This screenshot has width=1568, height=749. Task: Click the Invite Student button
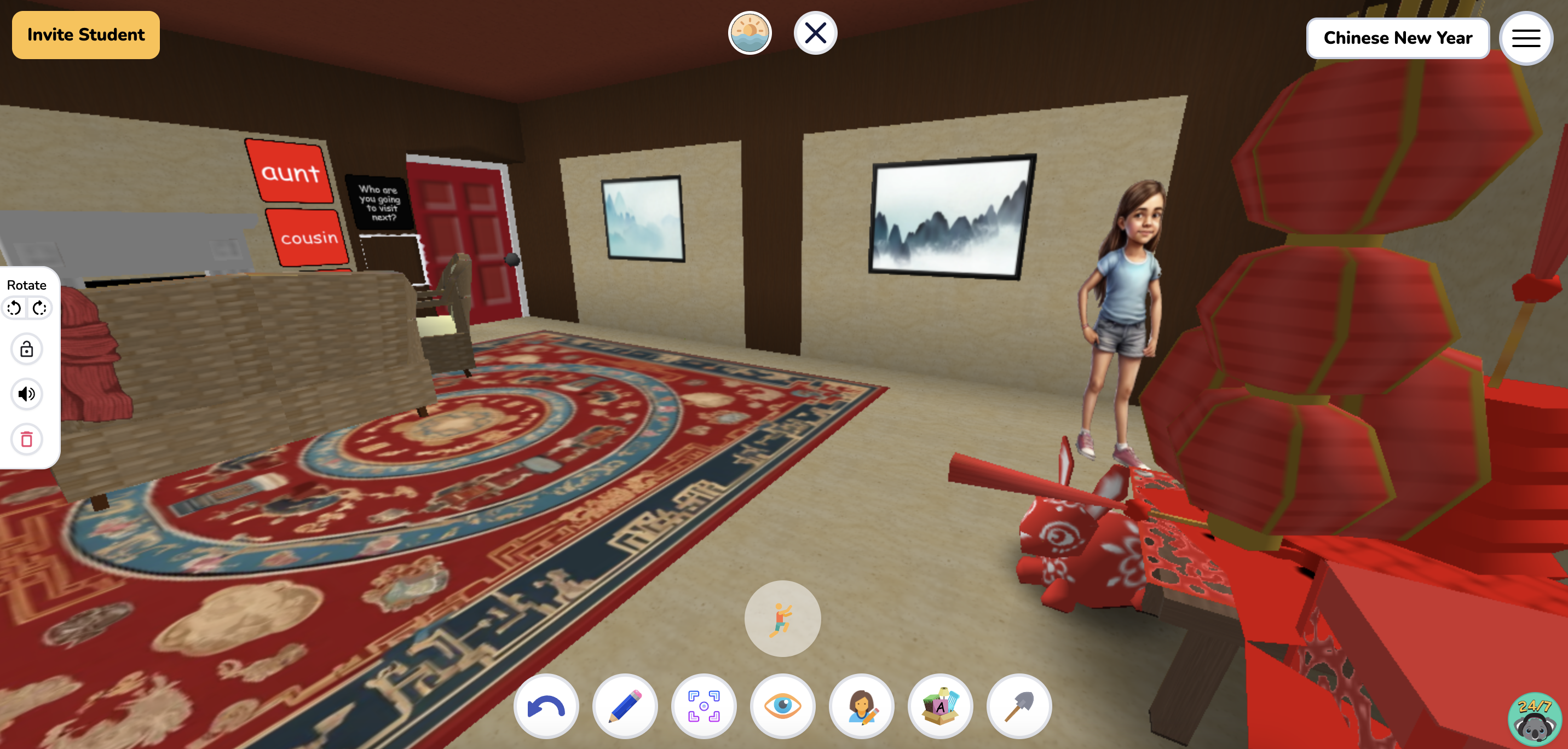point(85,34)
